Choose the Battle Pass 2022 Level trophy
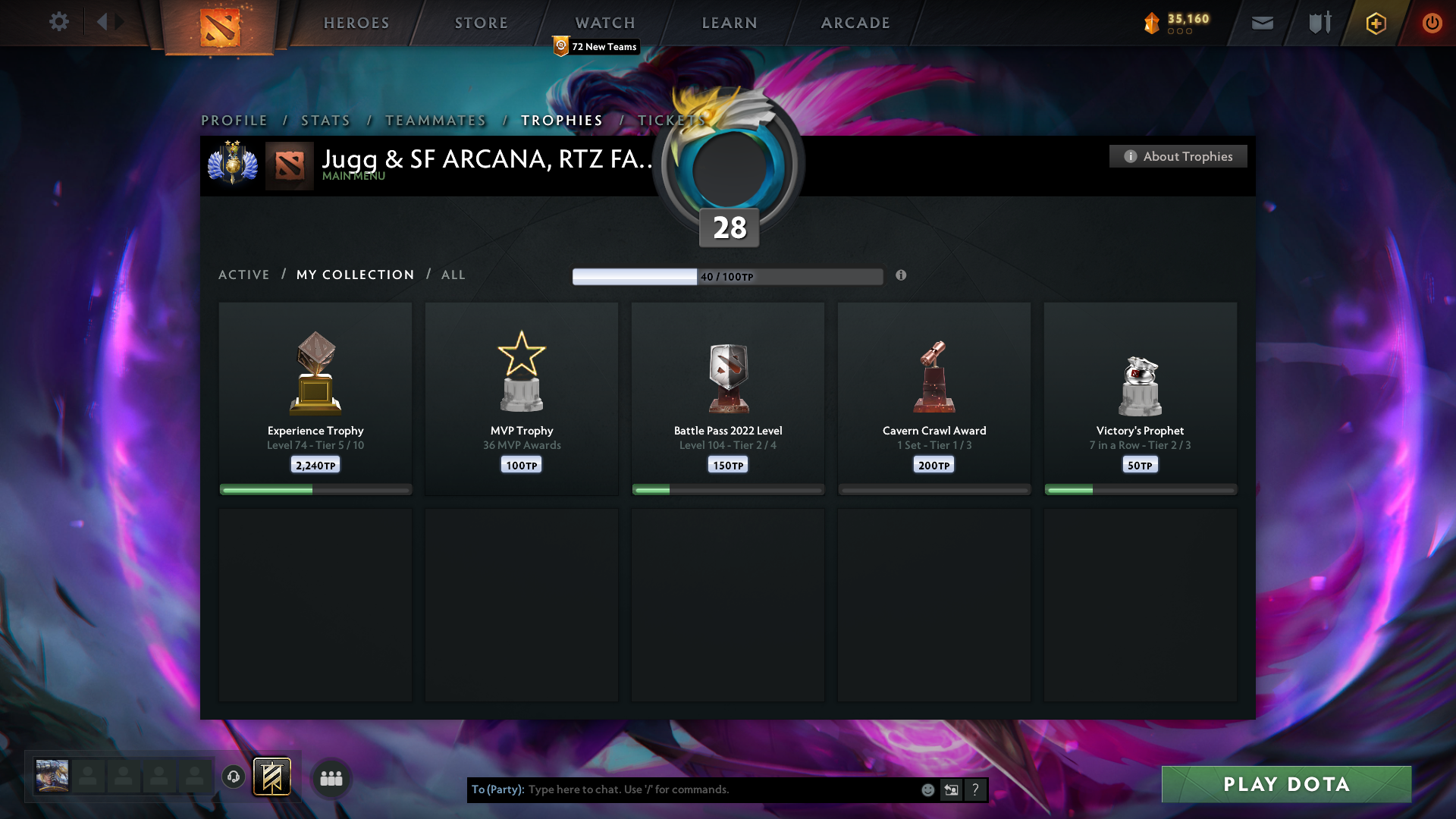Screen dimensions: 1456x819 pyautogui.click(x=728, y=398)
